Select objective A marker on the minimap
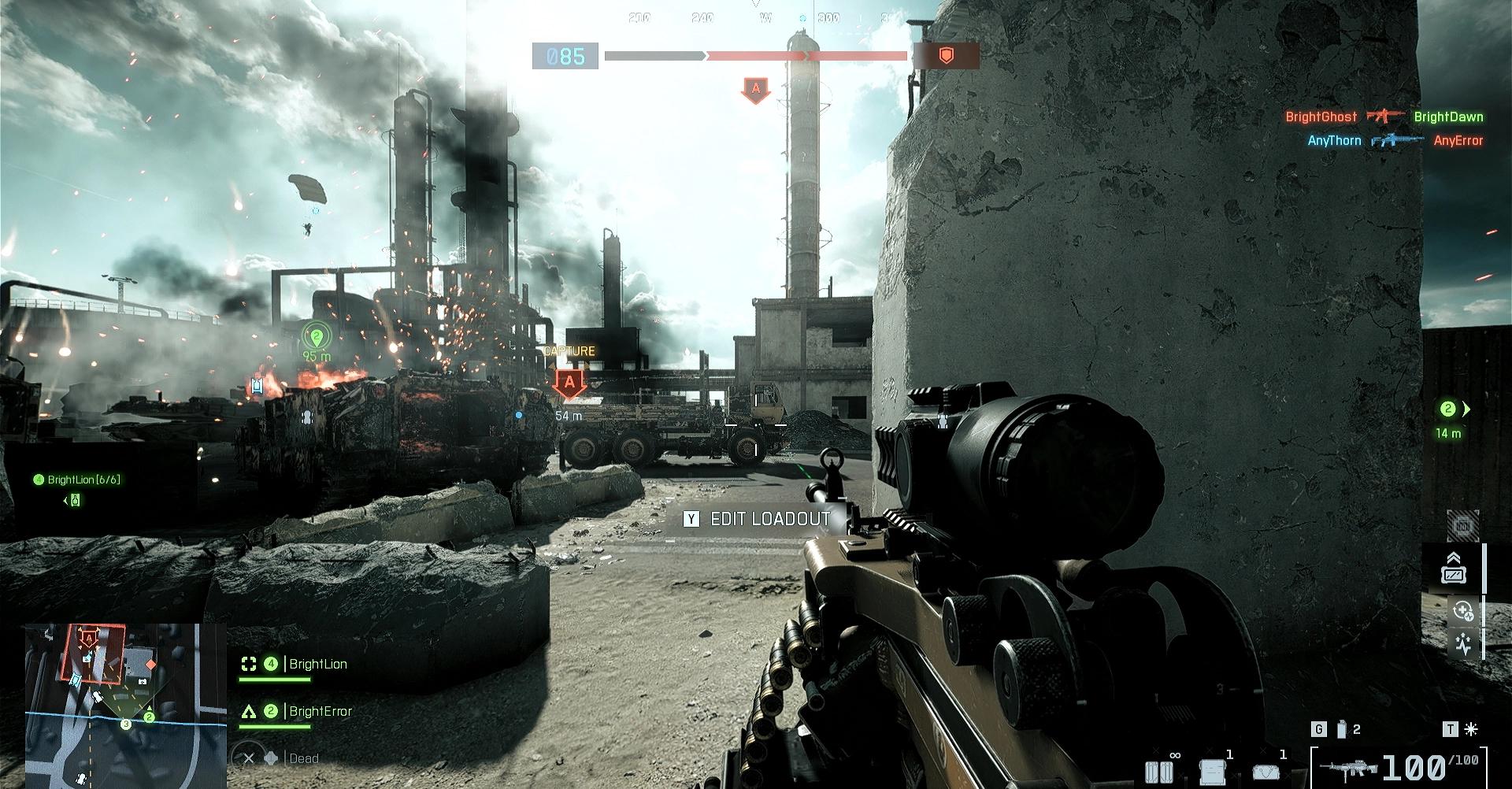The height and width of the screenshot is (789, 1512). (x=89, y=638)
